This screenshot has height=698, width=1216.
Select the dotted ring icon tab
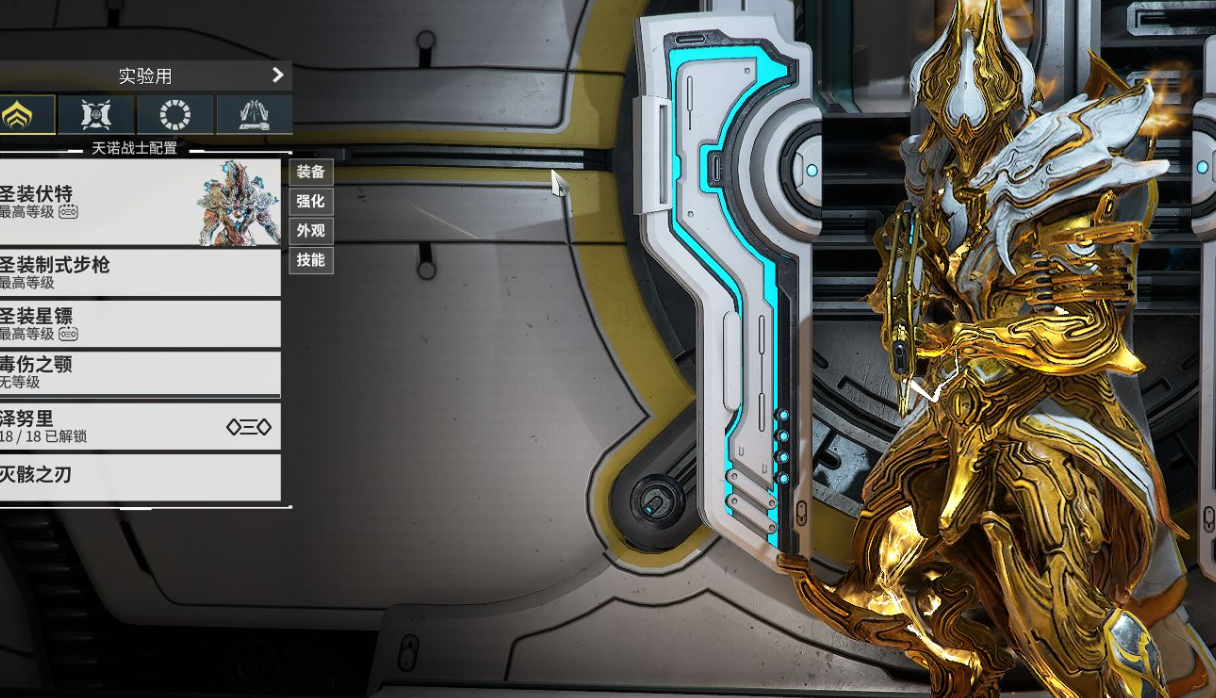tap(175, 115)
